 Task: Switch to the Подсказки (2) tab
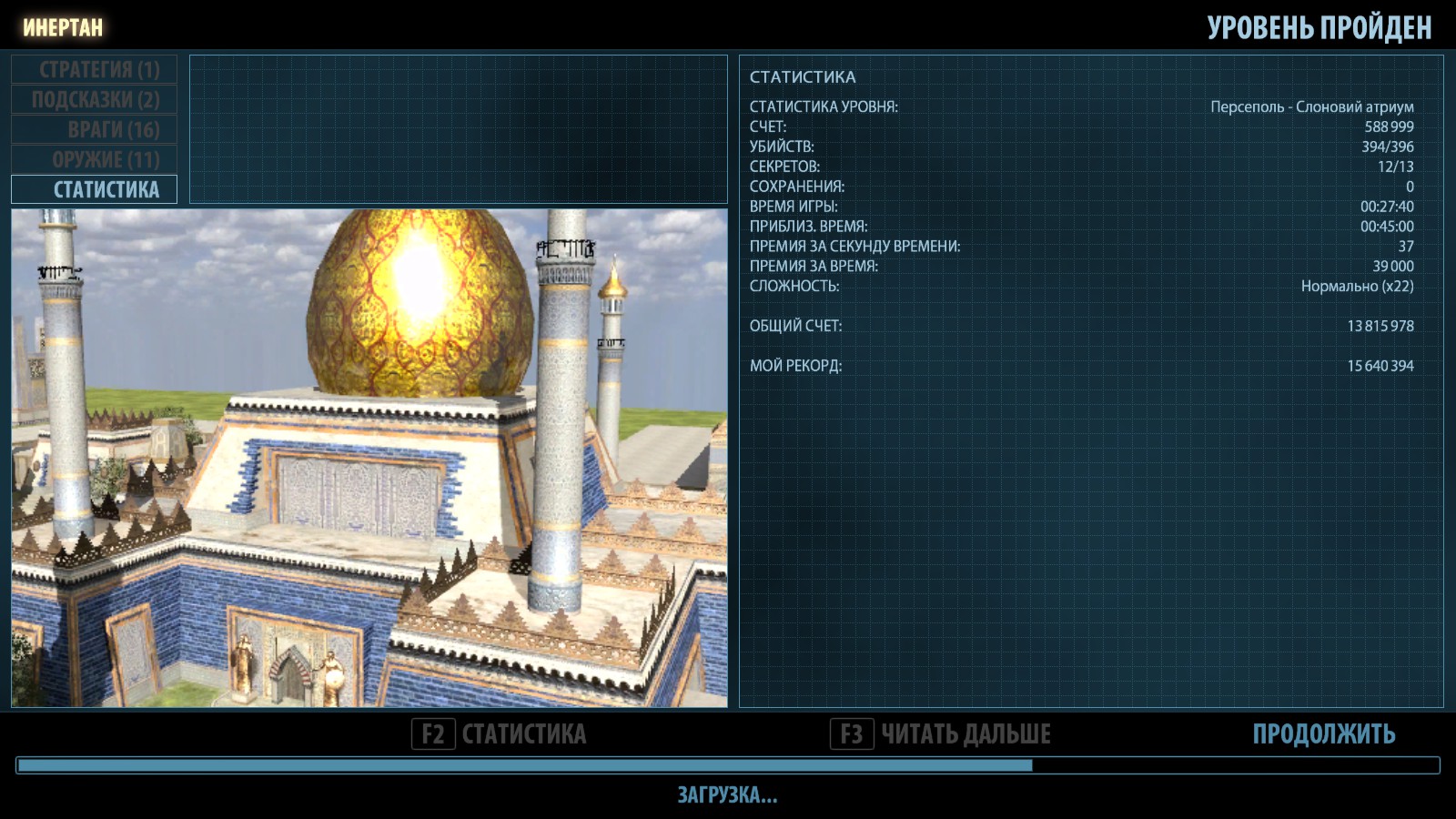[x=95, y=99]
